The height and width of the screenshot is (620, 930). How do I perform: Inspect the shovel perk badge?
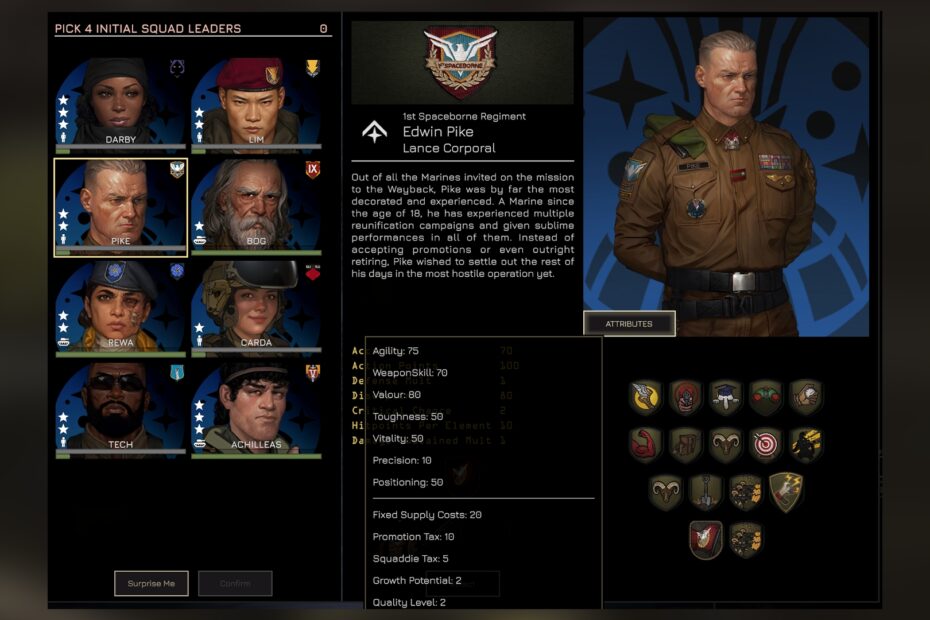[705, 492]
